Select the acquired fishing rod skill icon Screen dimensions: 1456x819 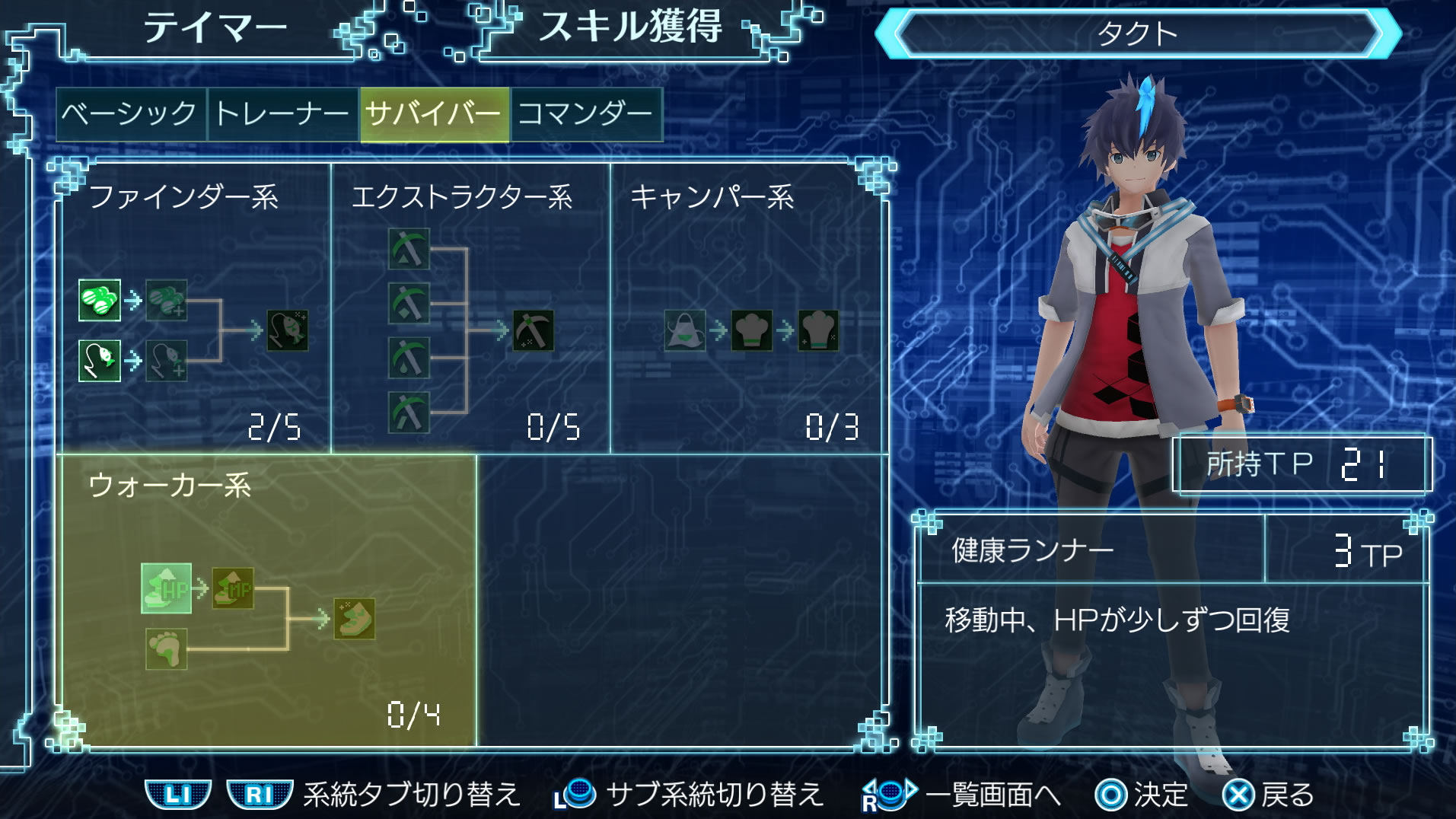pyautogui.click(x=100, y=360)
